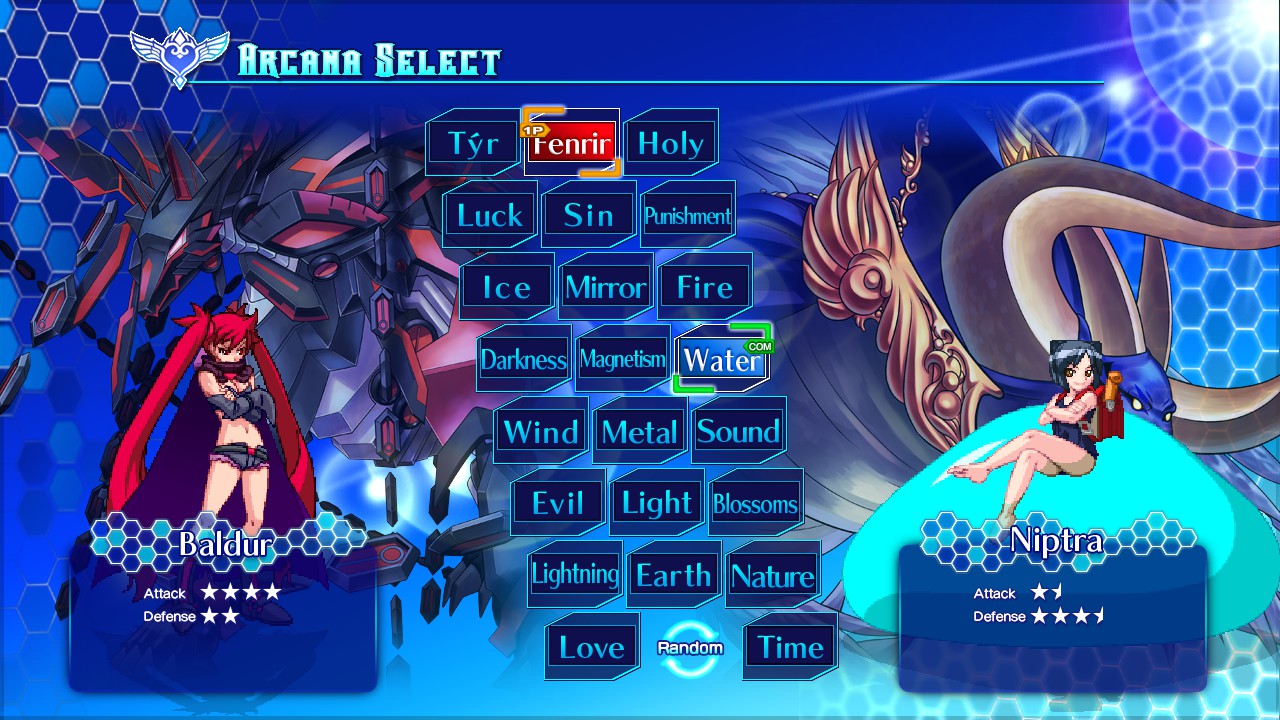Click the Magnetism arcana
The width and height of the screenshot is (1280, 720).
point(623,359)
